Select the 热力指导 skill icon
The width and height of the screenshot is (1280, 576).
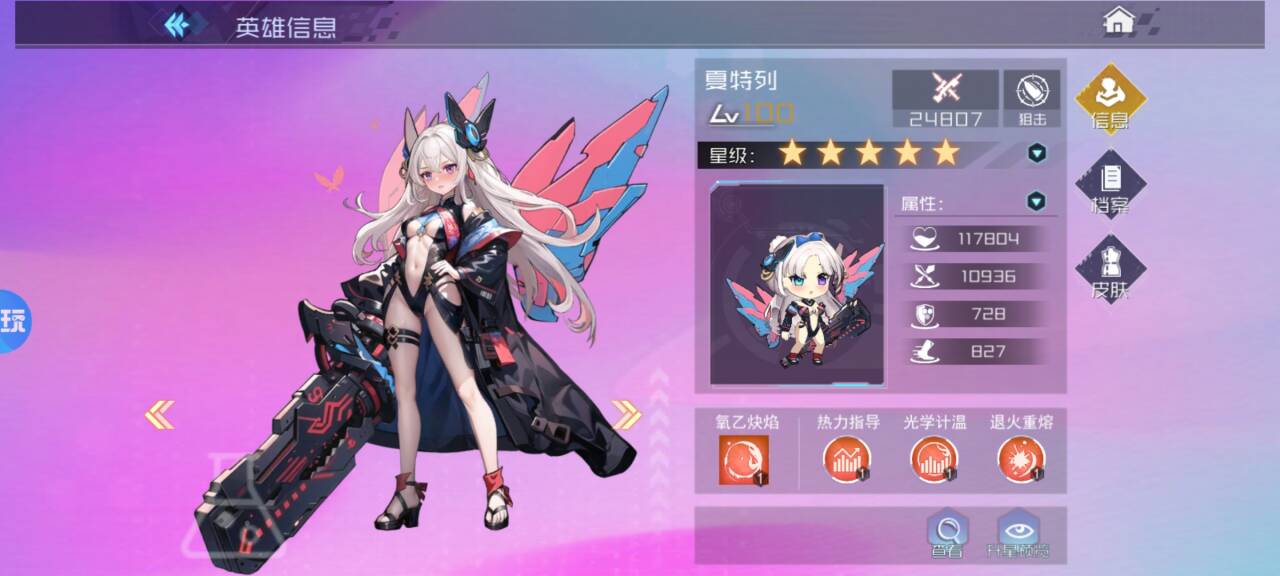(x=847, y=461)
